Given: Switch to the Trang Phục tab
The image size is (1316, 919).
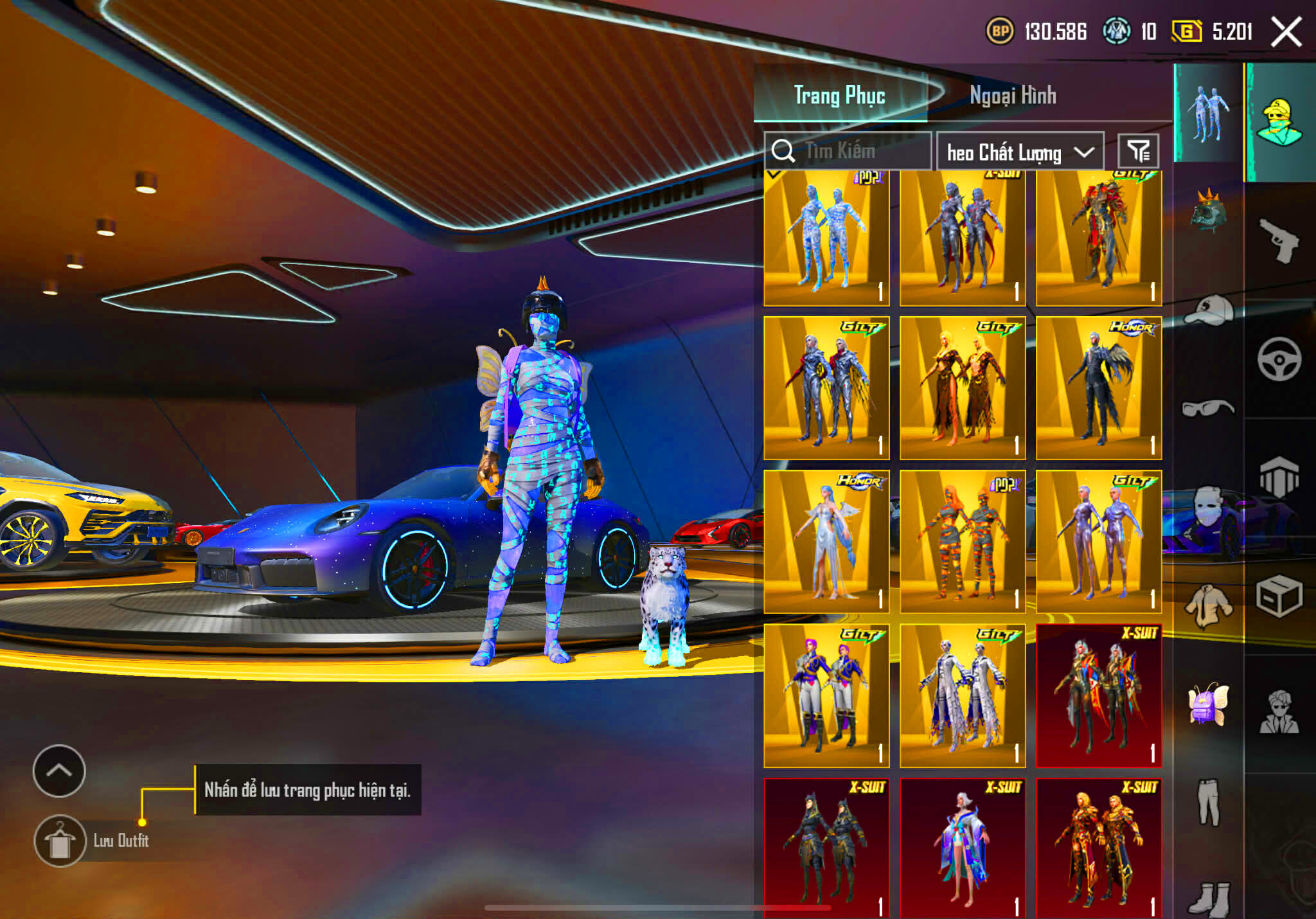Looking at the screenshot, I should point(839,95).
